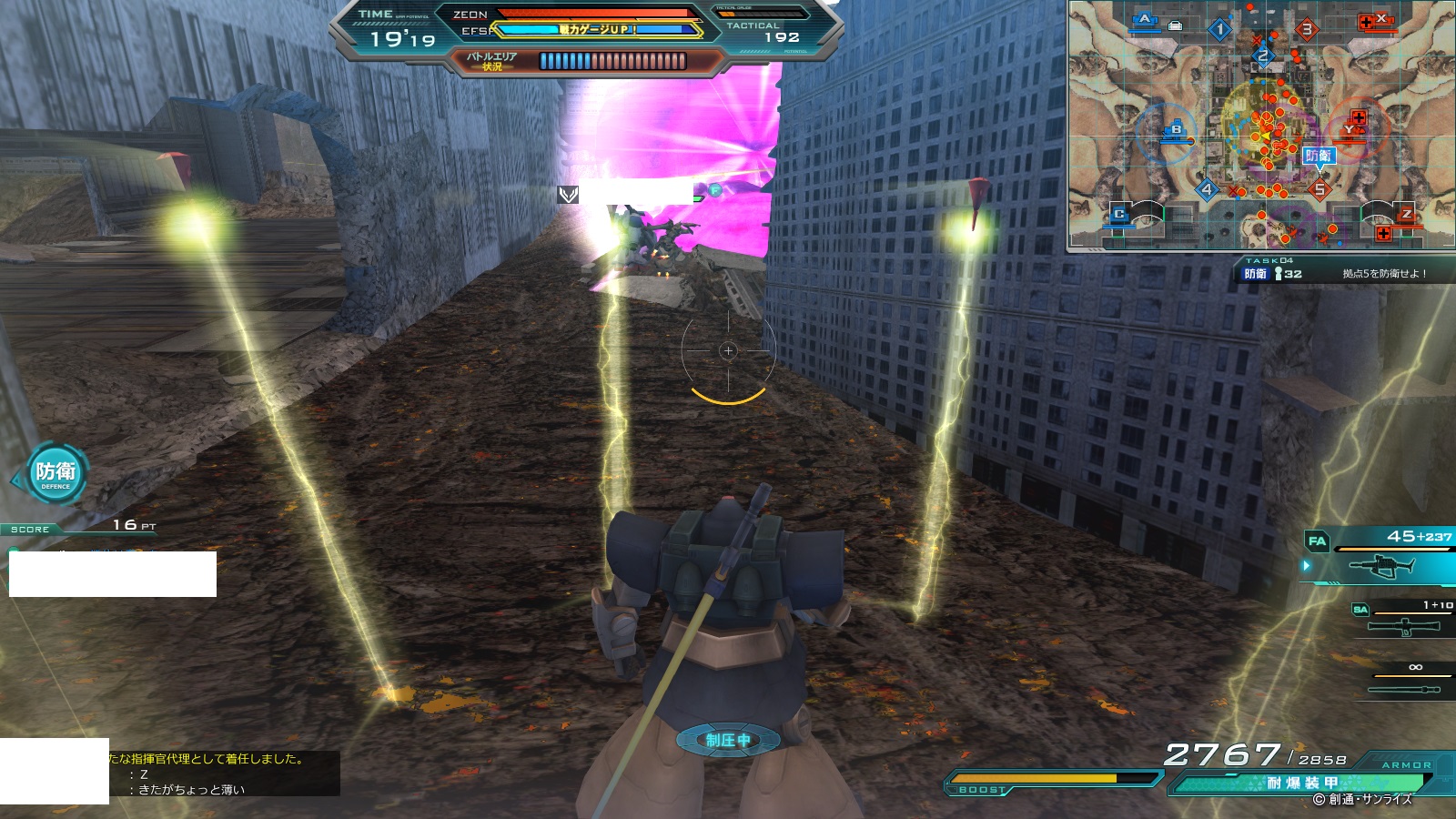Viewport: 1456px width, 819px height.
Task: Click the 制圧中 capture status indicator
Action: [x=728, y=740]
